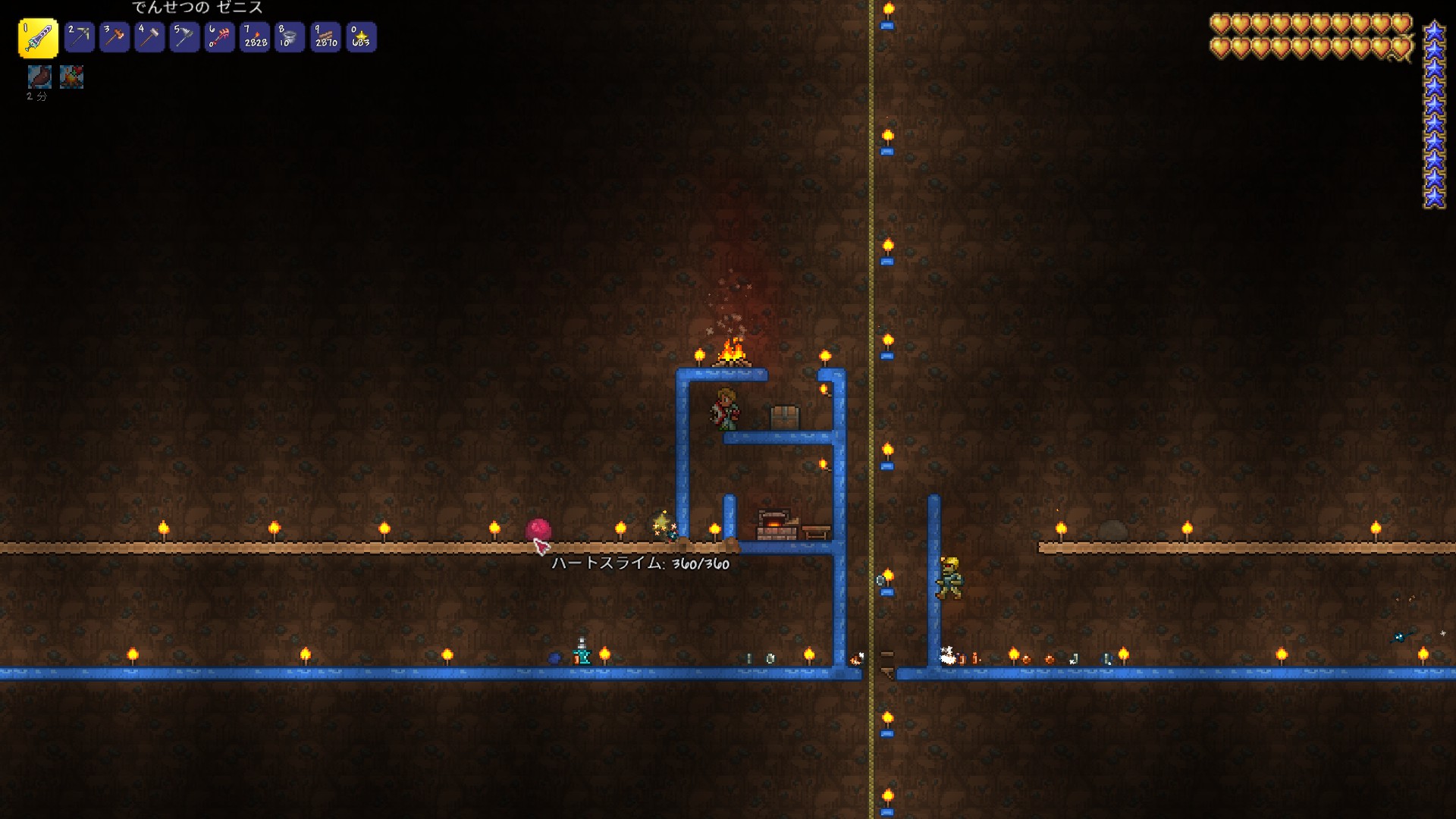Select the red coral staff in slot 6
This screenshot has width=1456, height=819.
pyautogui.click(x=220, y=37)
